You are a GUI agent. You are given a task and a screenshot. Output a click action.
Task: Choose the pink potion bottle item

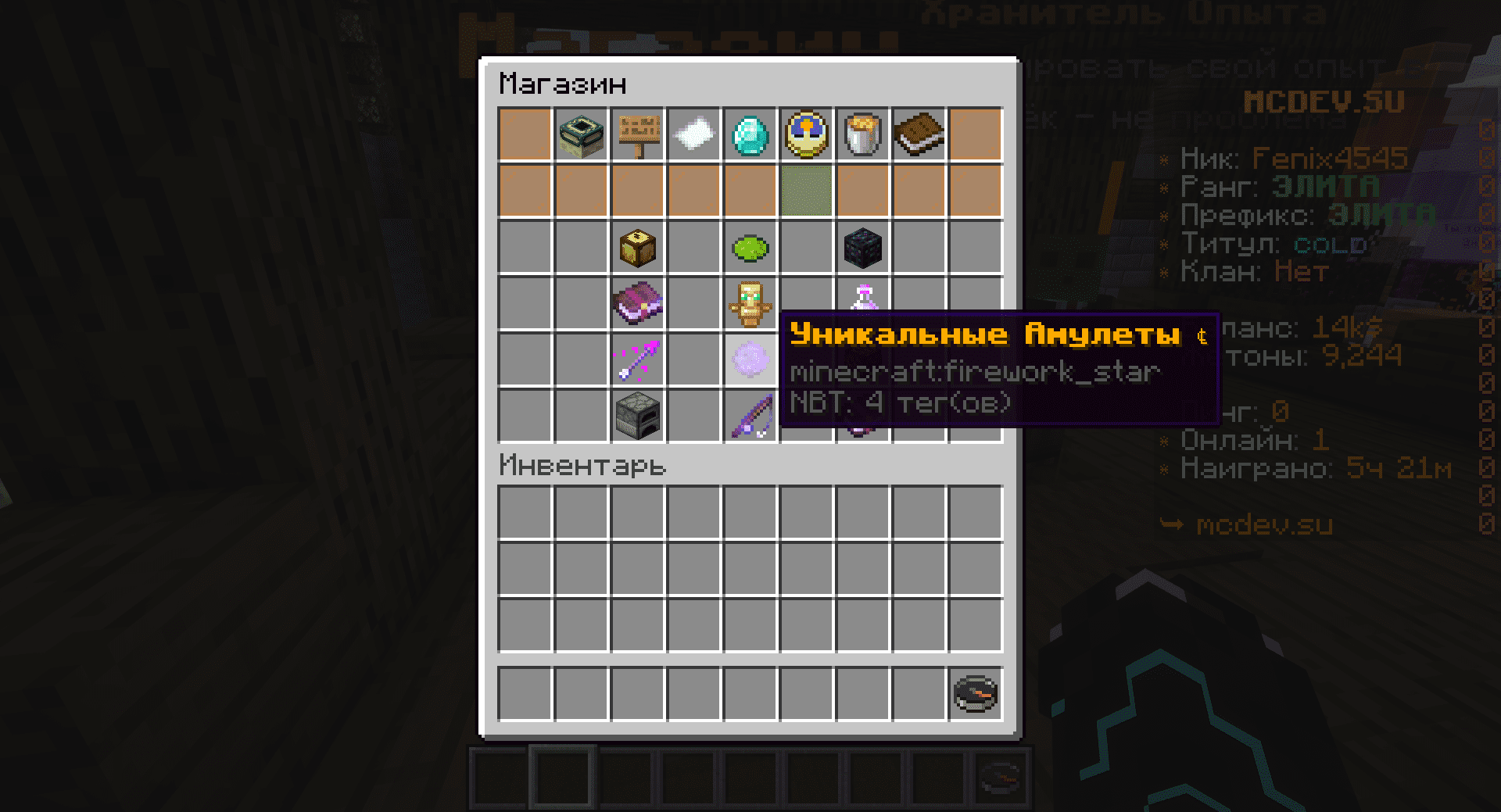(863, 299)
